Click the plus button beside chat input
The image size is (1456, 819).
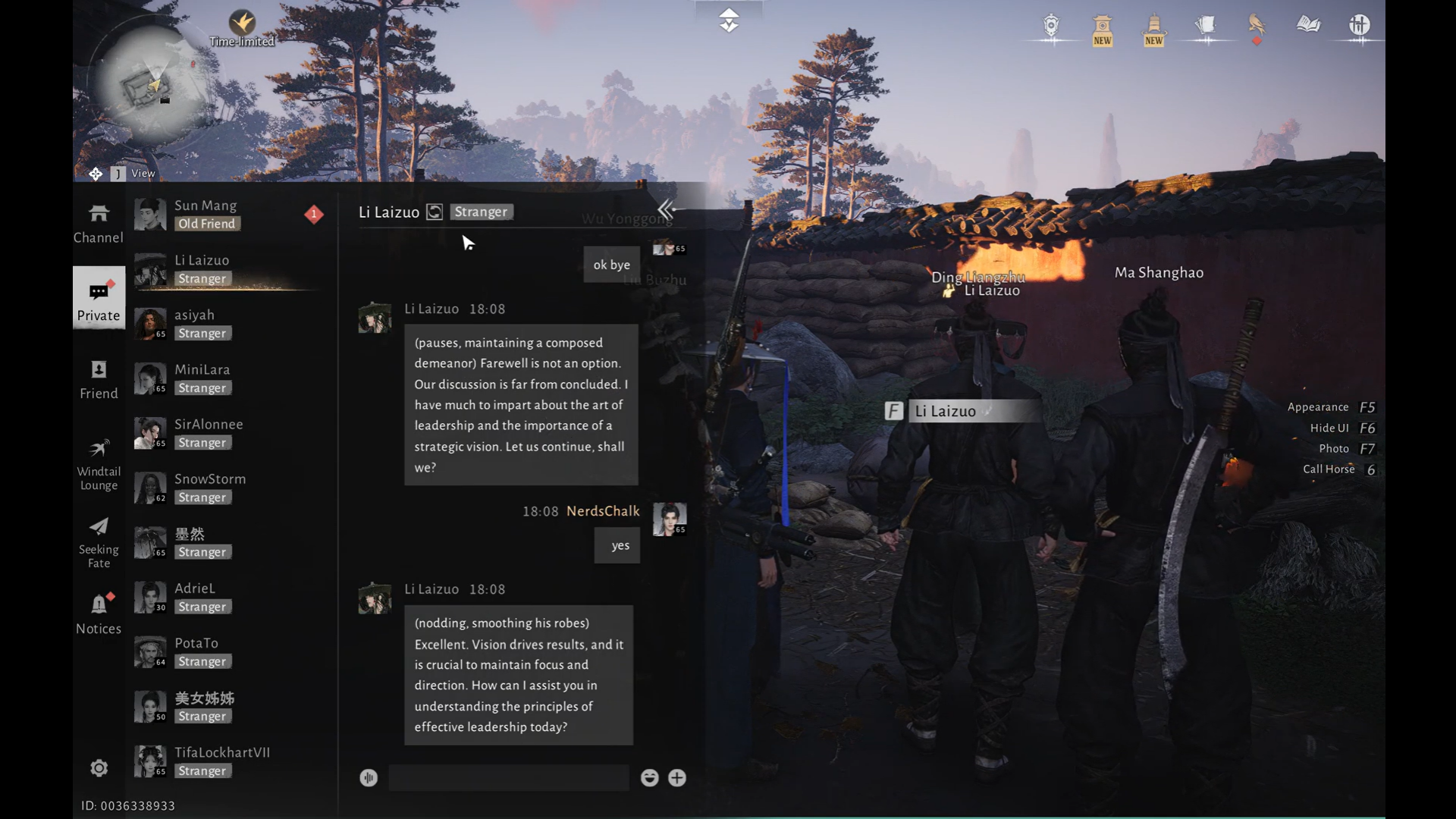coord(677,778)
